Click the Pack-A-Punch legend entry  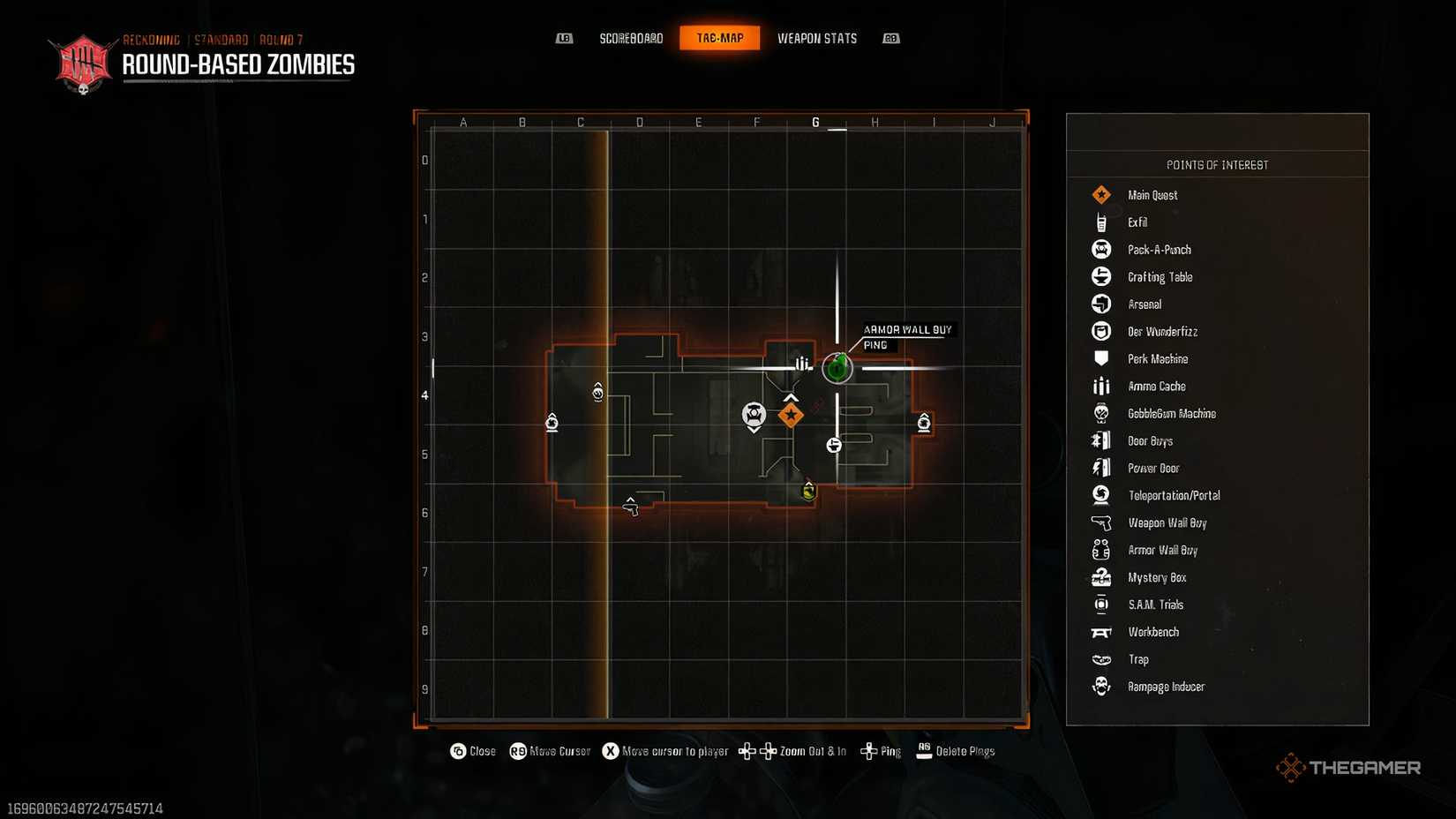1159,250
